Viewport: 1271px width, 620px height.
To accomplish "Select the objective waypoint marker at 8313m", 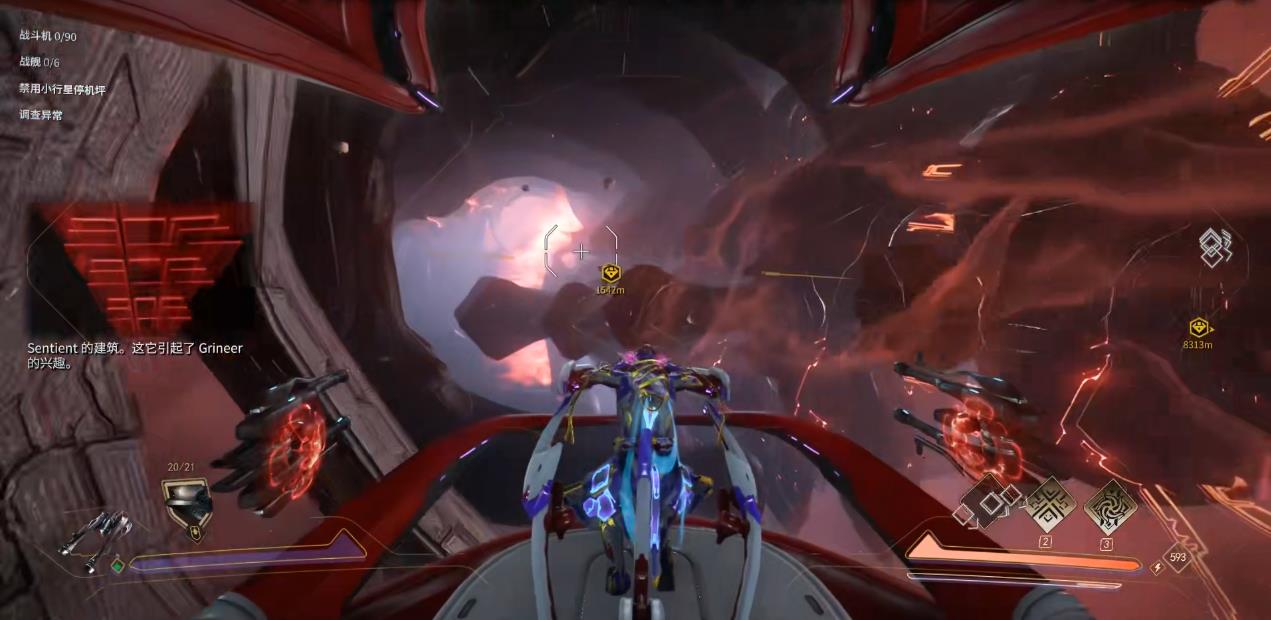I will 1198,327.
